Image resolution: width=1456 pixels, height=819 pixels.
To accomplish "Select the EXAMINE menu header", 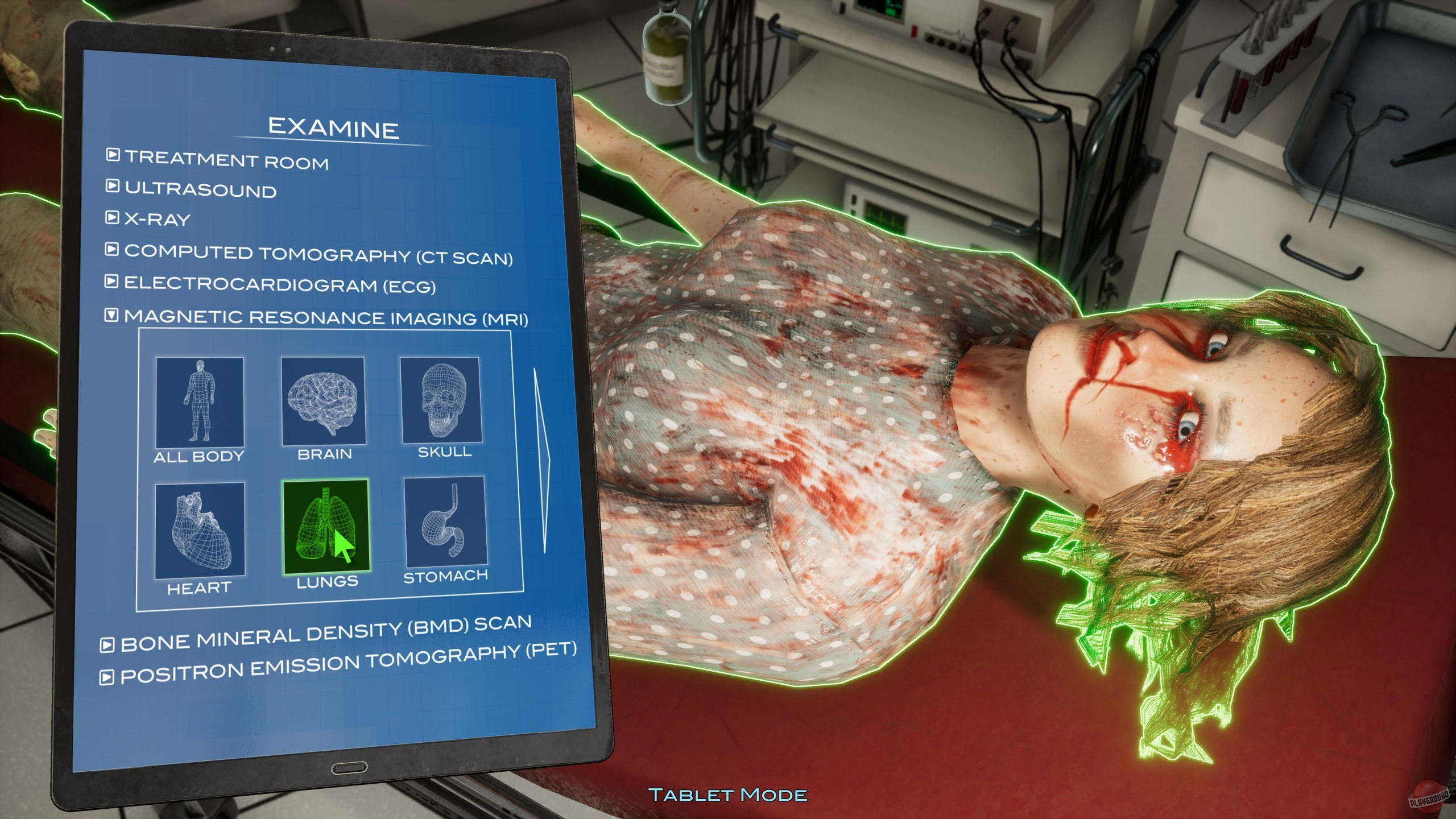I will point(334,130).
